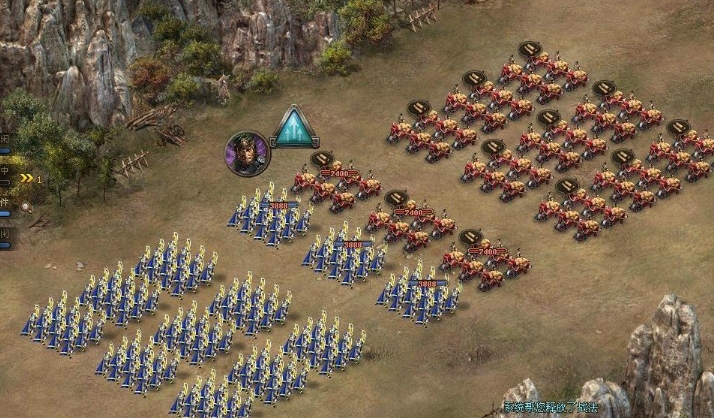
Task: Click the yellow double-arrow speed icon
Action: click(x=27, y=178)
